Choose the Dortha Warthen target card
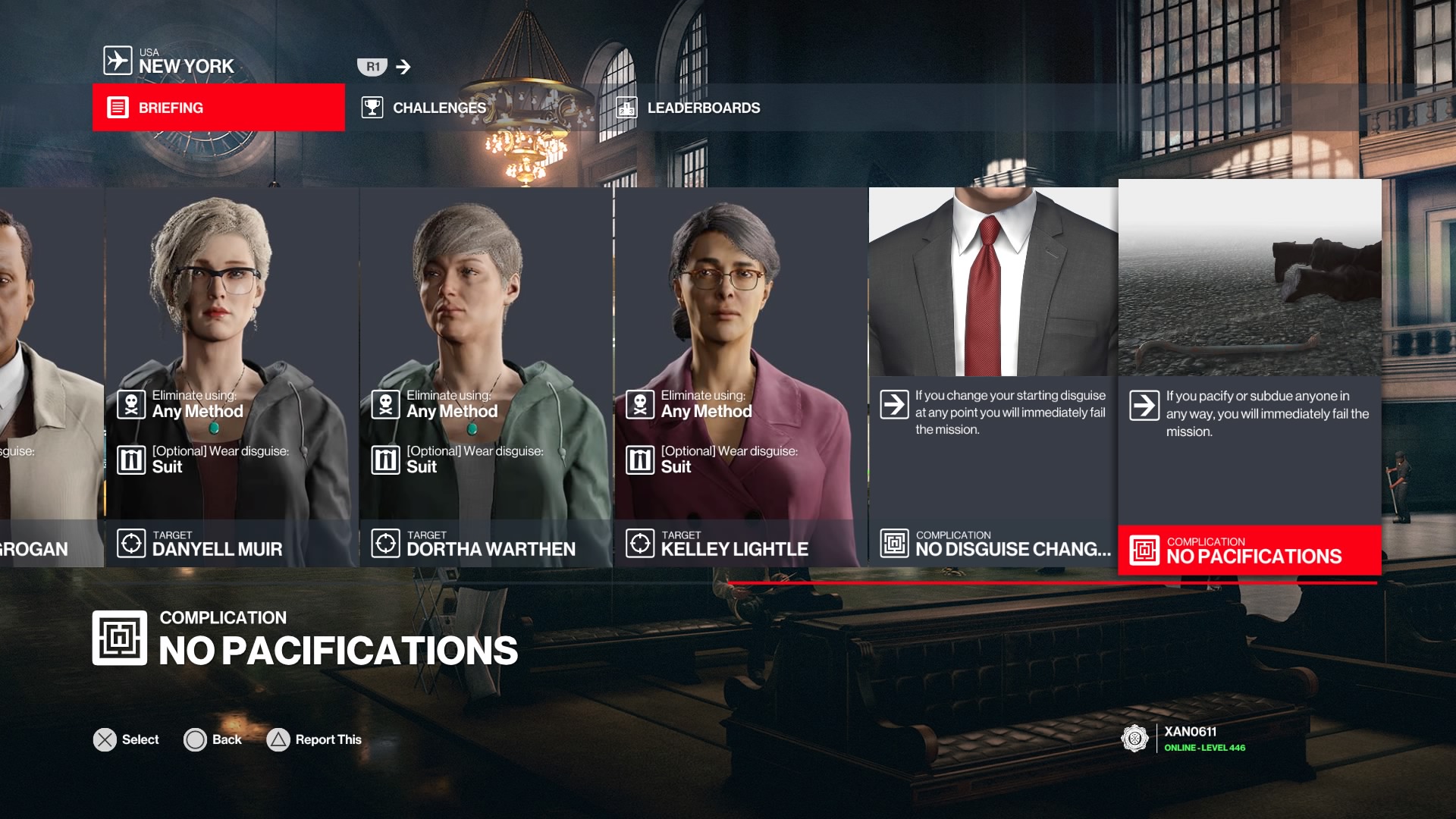1456x819 pixels. (x=486, y=377)
